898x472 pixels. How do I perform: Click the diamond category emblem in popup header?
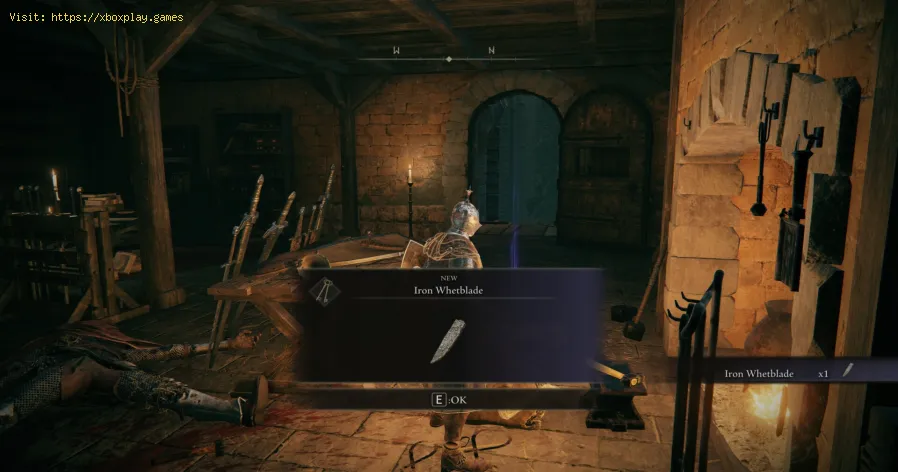(323, 290)
